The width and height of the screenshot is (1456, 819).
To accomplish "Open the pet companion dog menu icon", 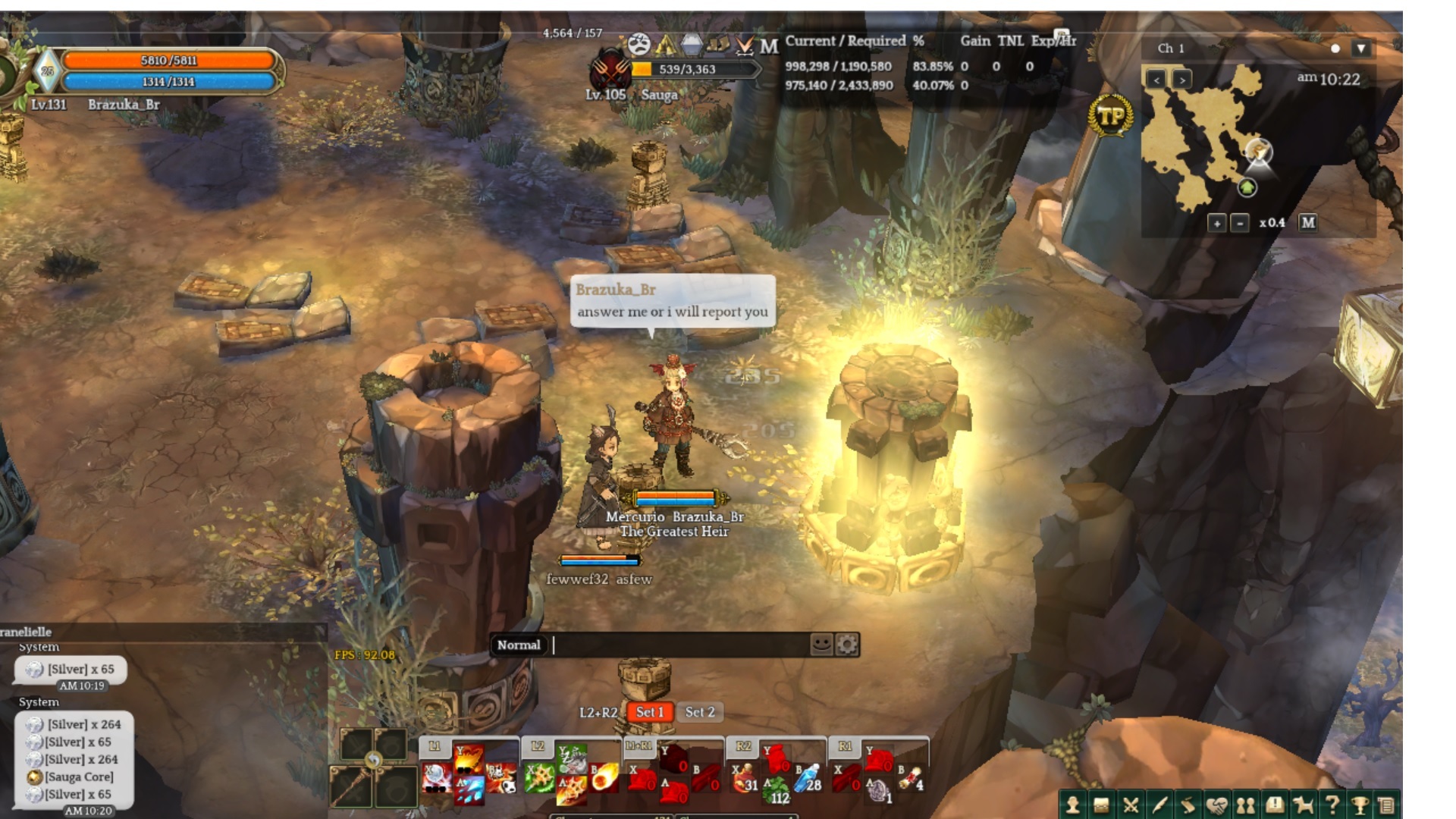I will pos(1303,805).
